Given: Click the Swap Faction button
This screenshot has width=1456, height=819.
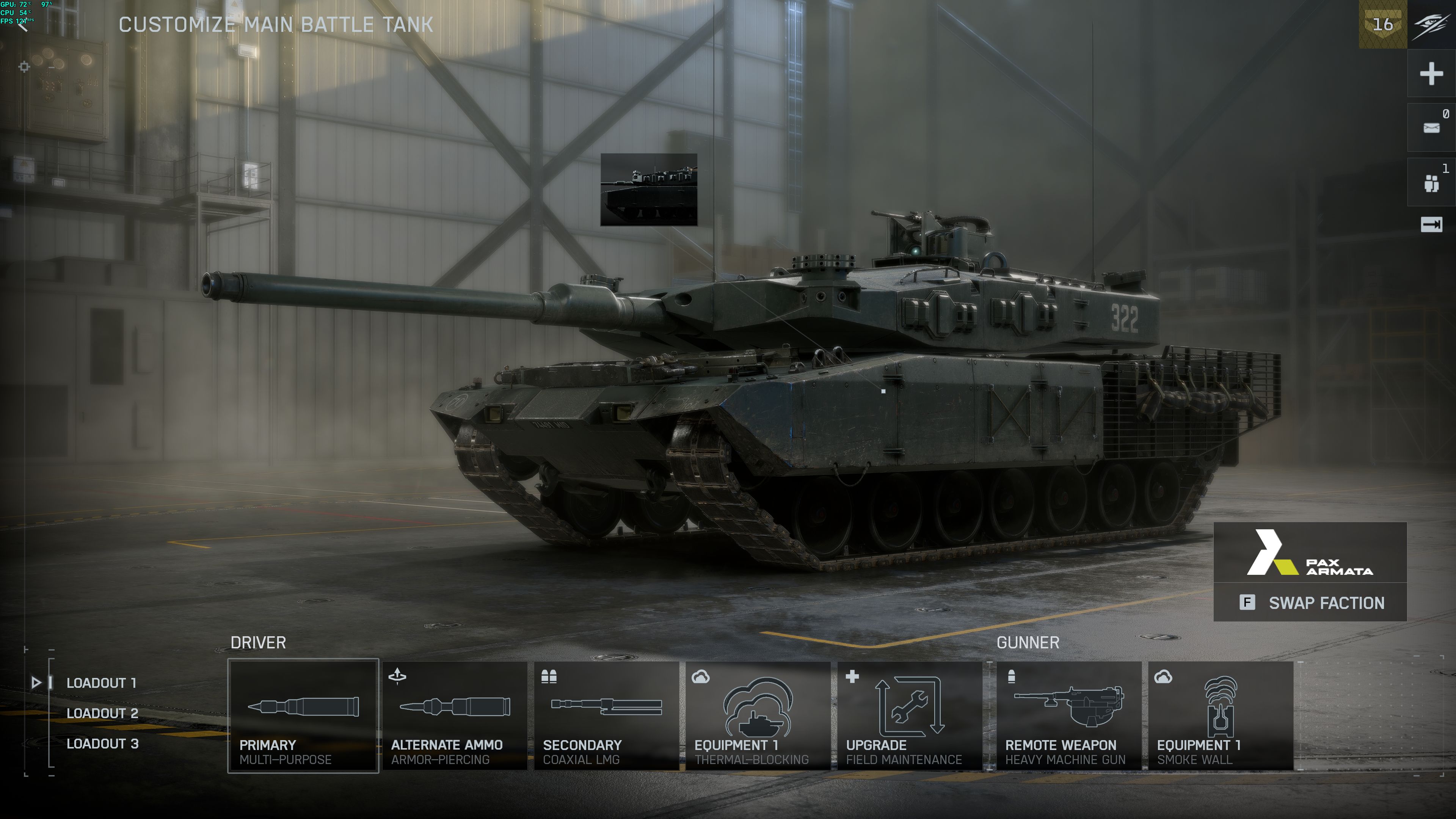Looking at the screenshot, I should coord(1310,603).
